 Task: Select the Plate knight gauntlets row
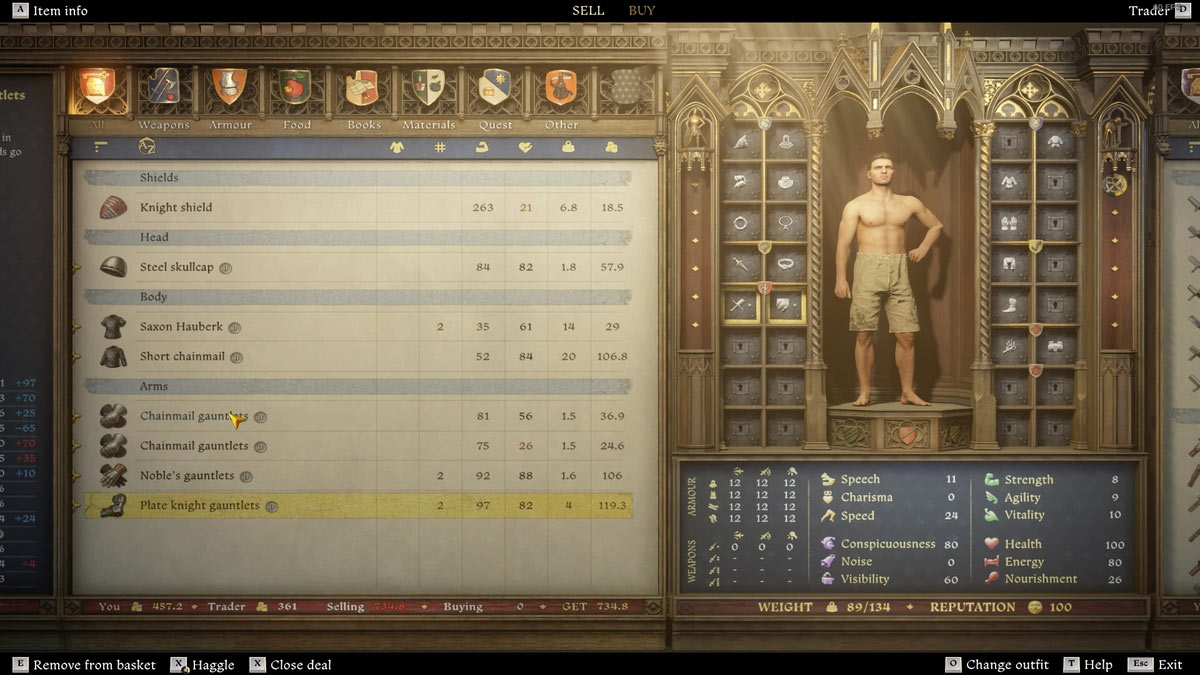200,506
